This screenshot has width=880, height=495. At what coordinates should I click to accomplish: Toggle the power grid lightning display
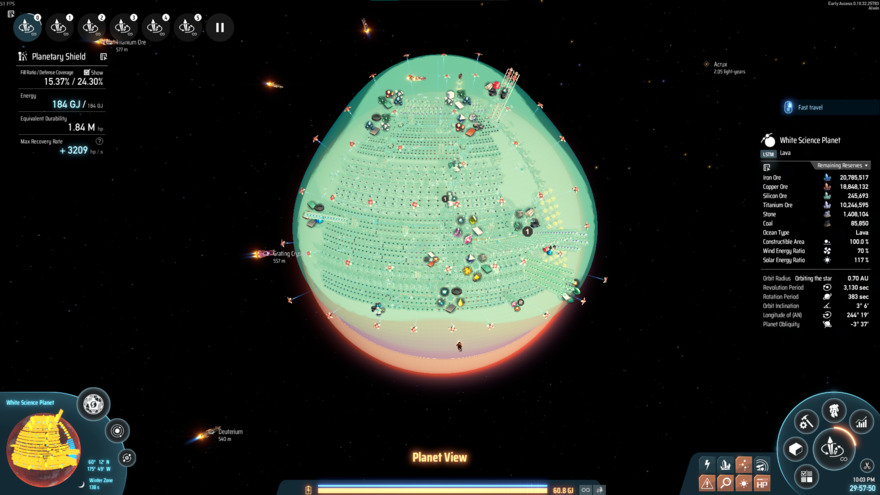tap(707, 465)
